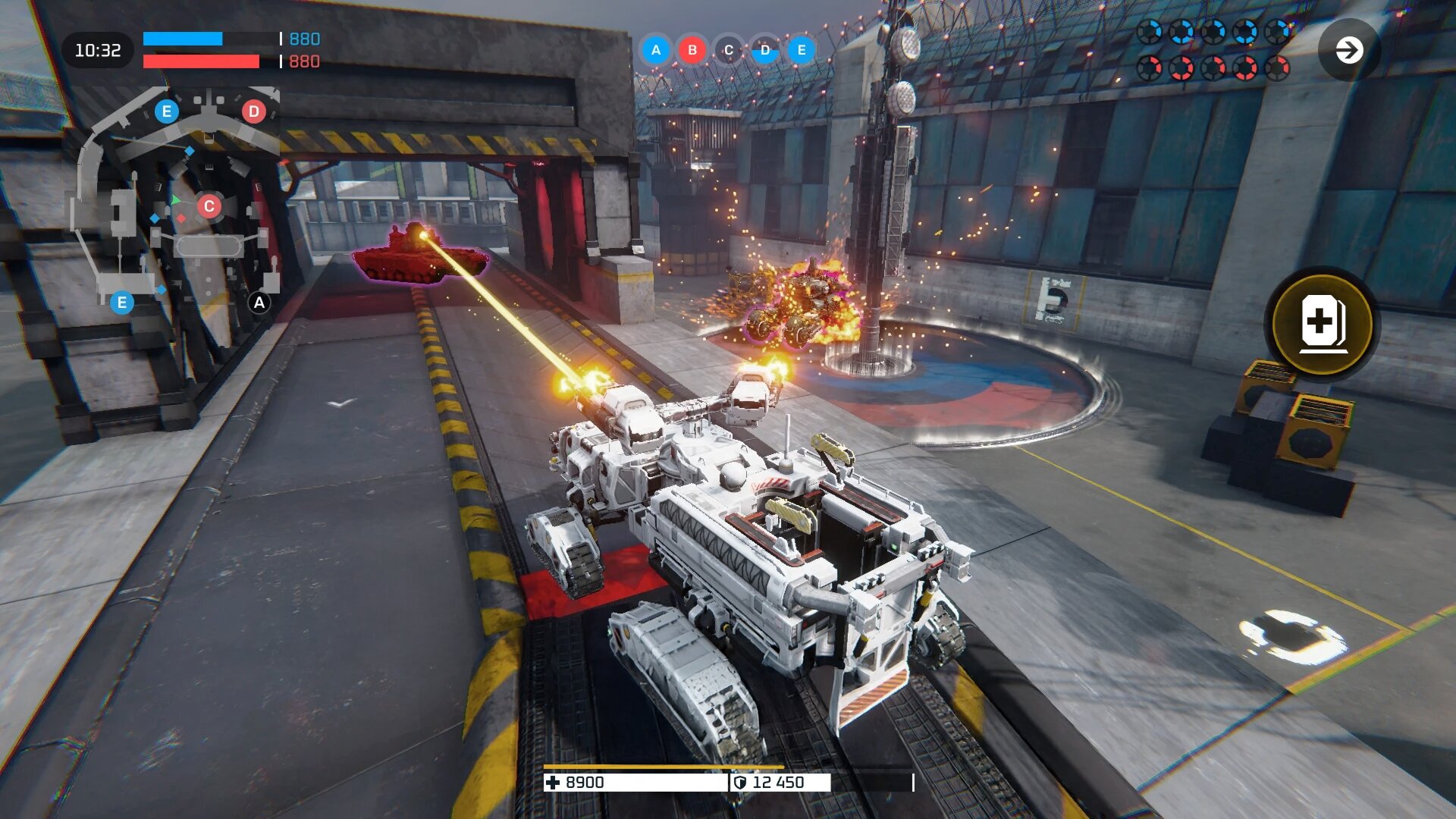Select beacon C indicator in the top bar
The height and width of the screenshot is (819, 1456).
[x=729, y=50]
